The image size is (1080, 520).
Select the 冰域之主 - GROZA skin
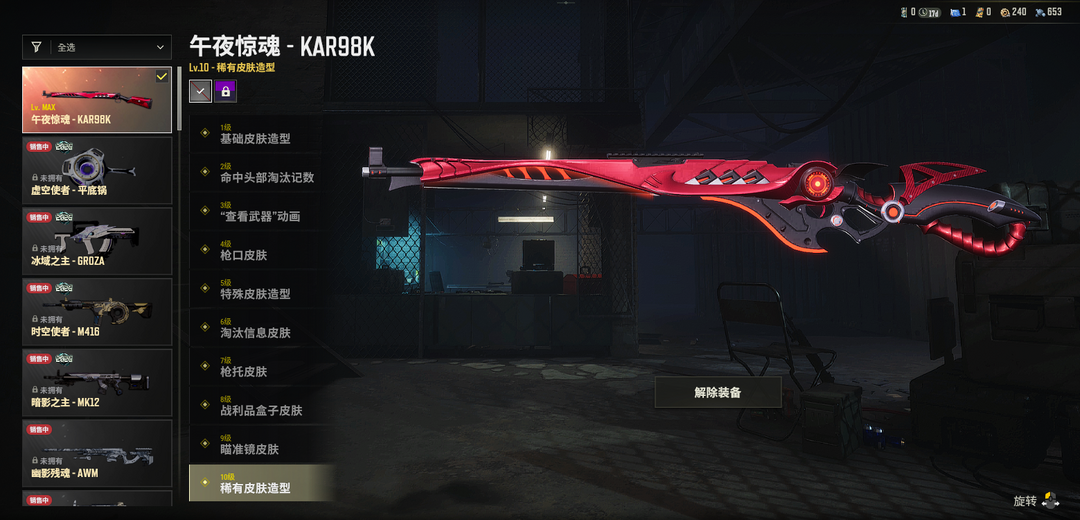tap(97, 241)
